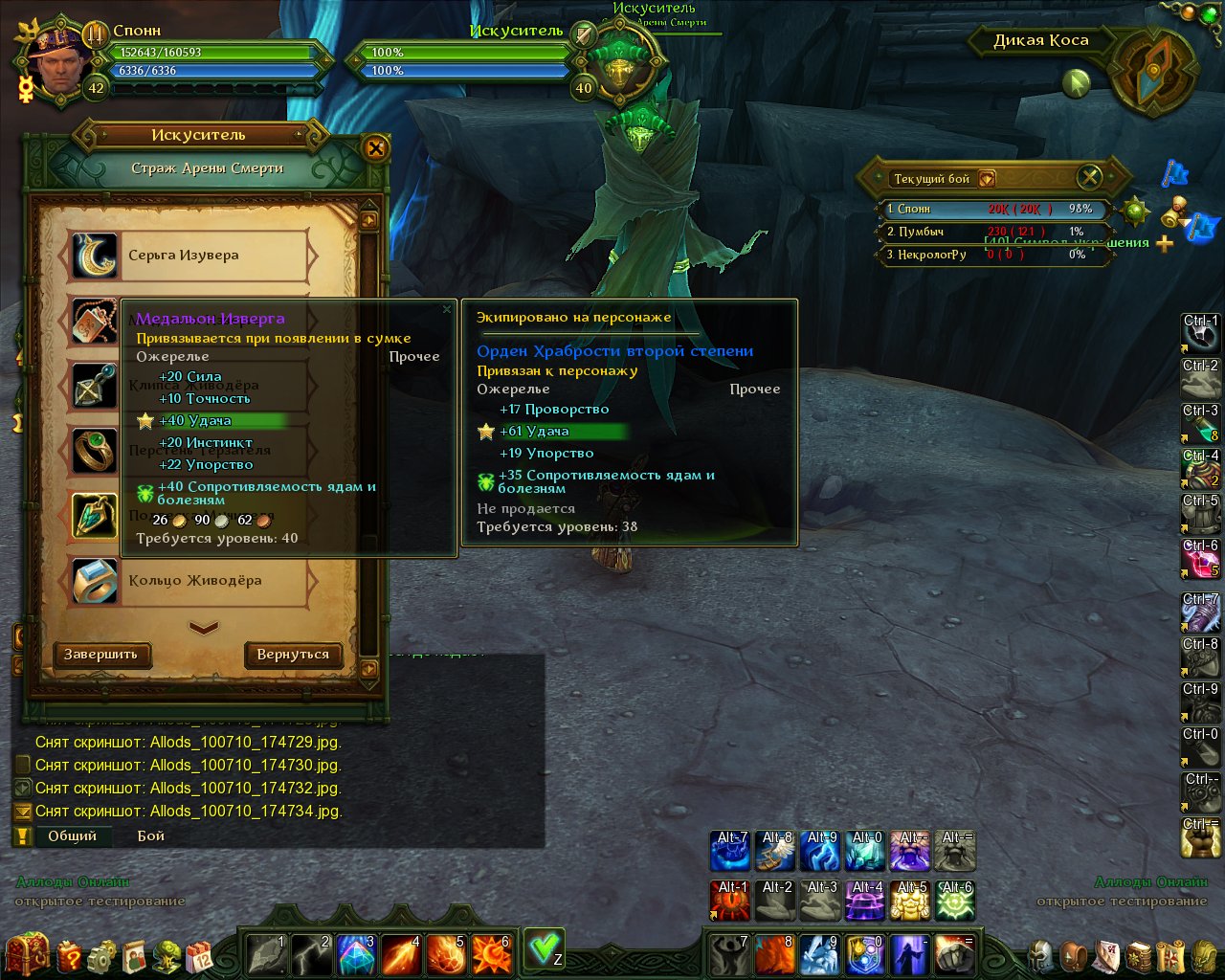
Task: Open the gear settings icon
Action: (x=101, y=955)
